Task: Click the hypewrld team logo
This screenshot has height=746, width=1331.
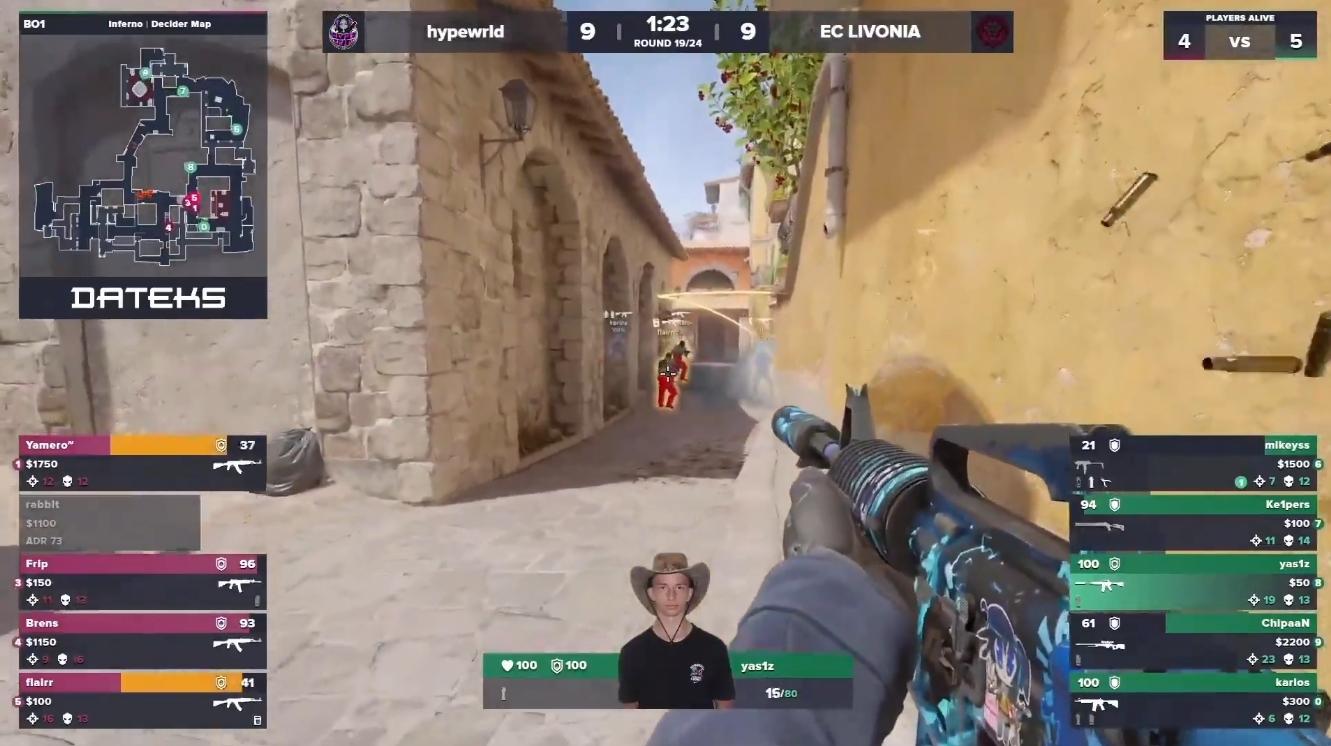Action: point(342,32)
